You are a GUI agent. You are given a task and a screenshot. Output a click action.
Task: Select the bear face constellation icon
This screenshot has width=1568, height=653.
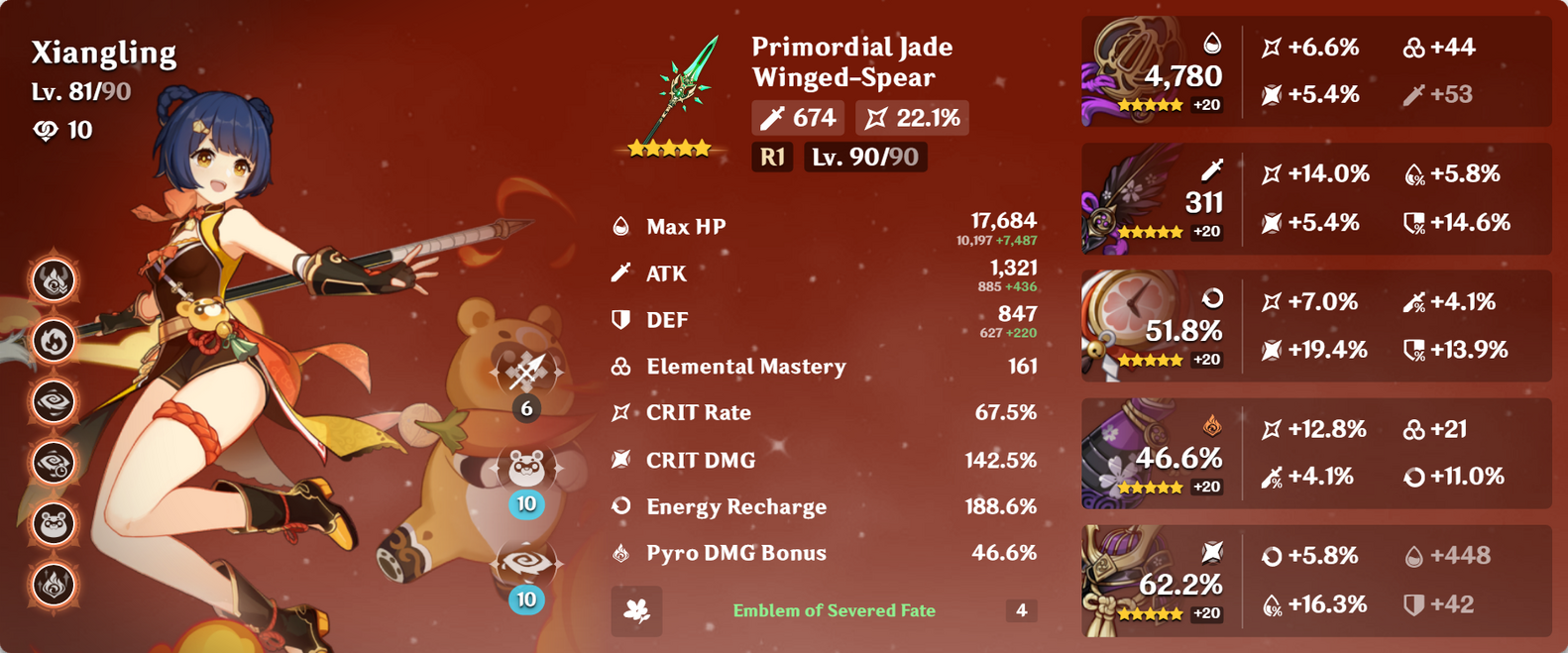click(x=54, y=523)
